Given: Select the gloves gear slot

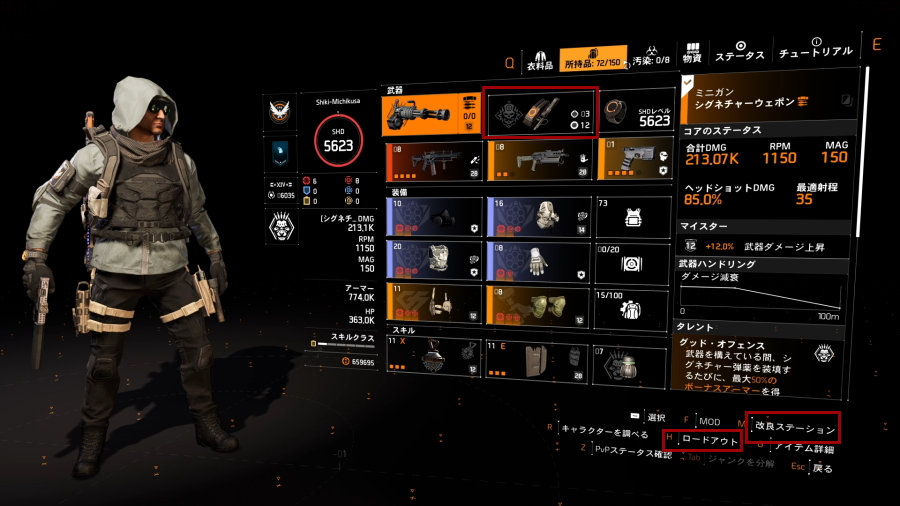Looking at the screenshot, I should (x=539, y=261).
